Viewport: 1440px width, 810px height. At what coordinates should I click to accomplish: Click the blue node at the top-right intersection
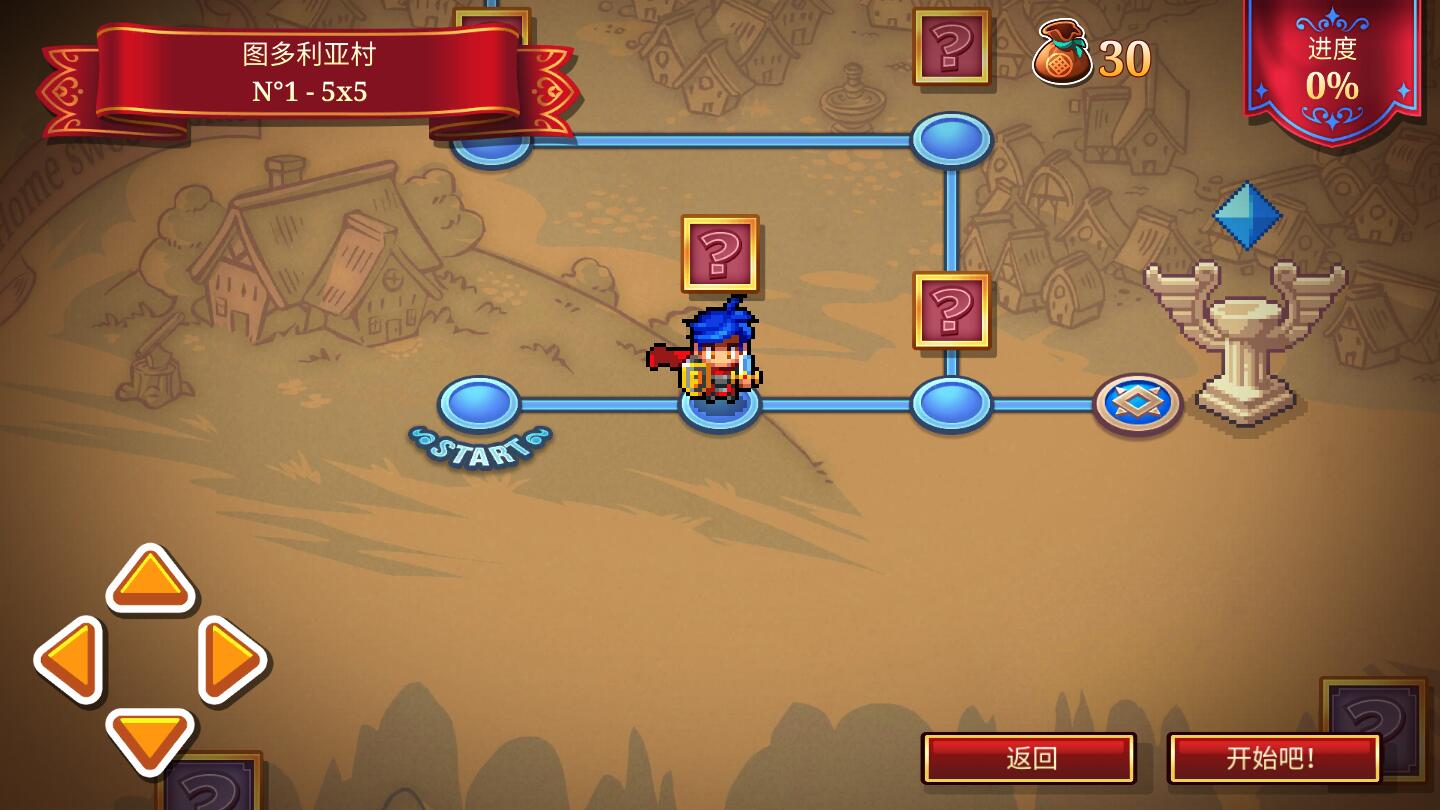click(950, 140)
